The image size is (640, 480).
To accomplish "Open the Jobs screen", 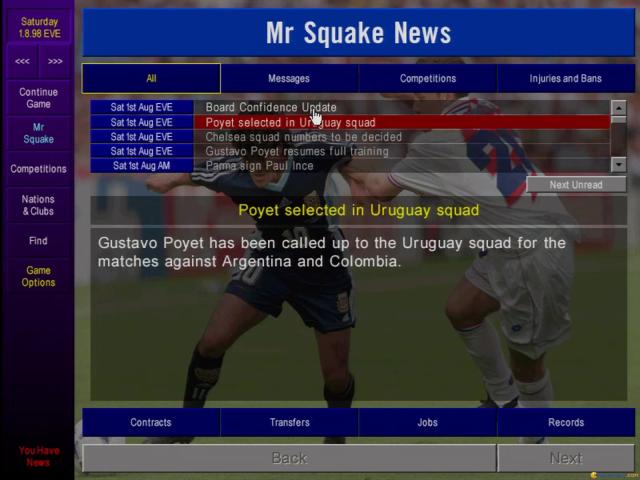I will (x=428, y=422).
